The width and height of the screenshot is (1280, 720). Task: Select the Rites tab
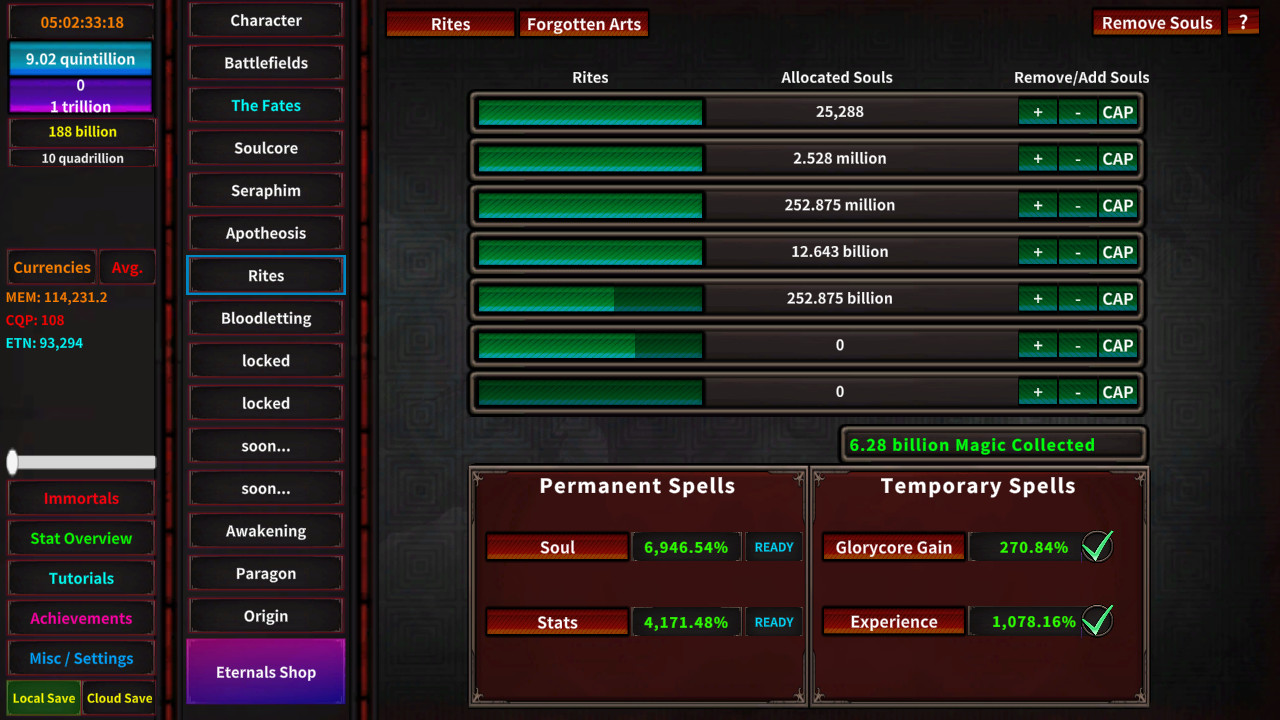coord(450,23)
